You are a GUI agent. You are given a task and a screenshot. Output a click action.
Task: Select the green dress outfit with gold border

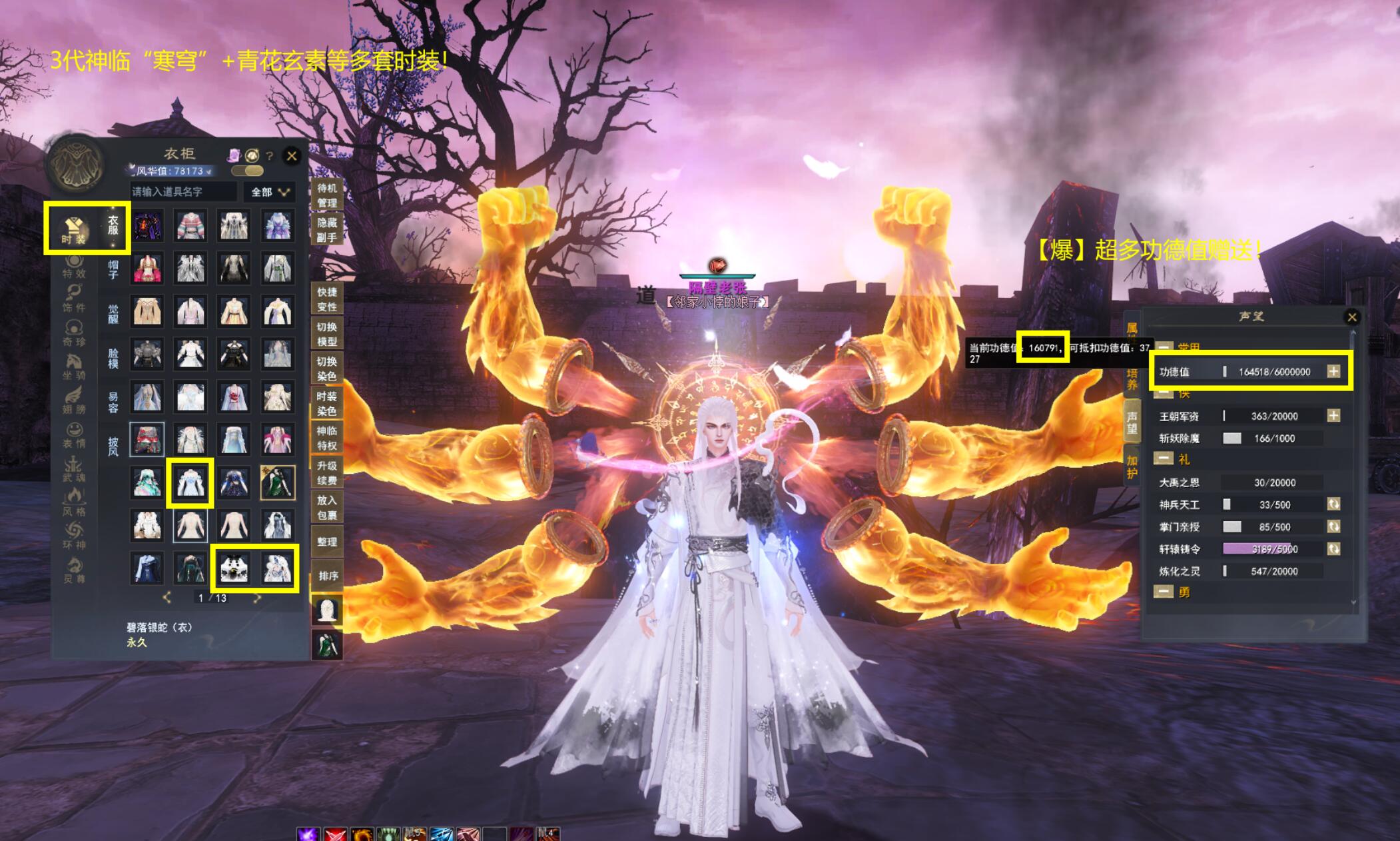tap(278, 482)
